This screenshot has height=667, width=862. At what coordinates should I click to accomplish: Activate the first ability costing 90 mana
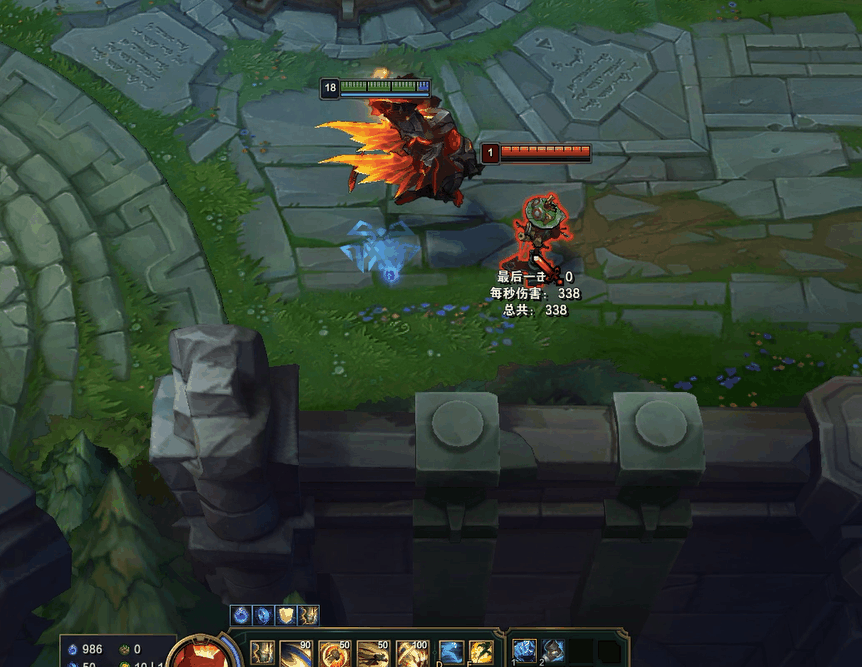click(294, 653)
